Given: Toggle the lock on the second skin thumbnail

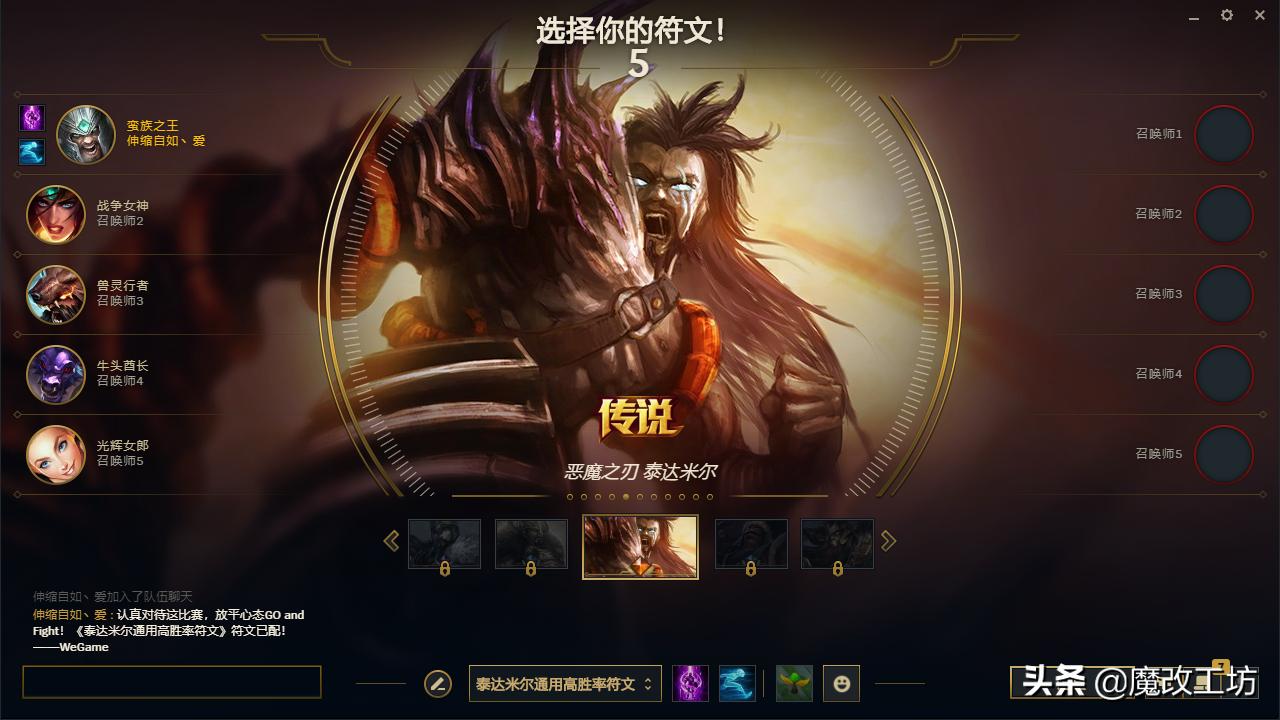Looking at the screenshot, I should coord(529,569).
